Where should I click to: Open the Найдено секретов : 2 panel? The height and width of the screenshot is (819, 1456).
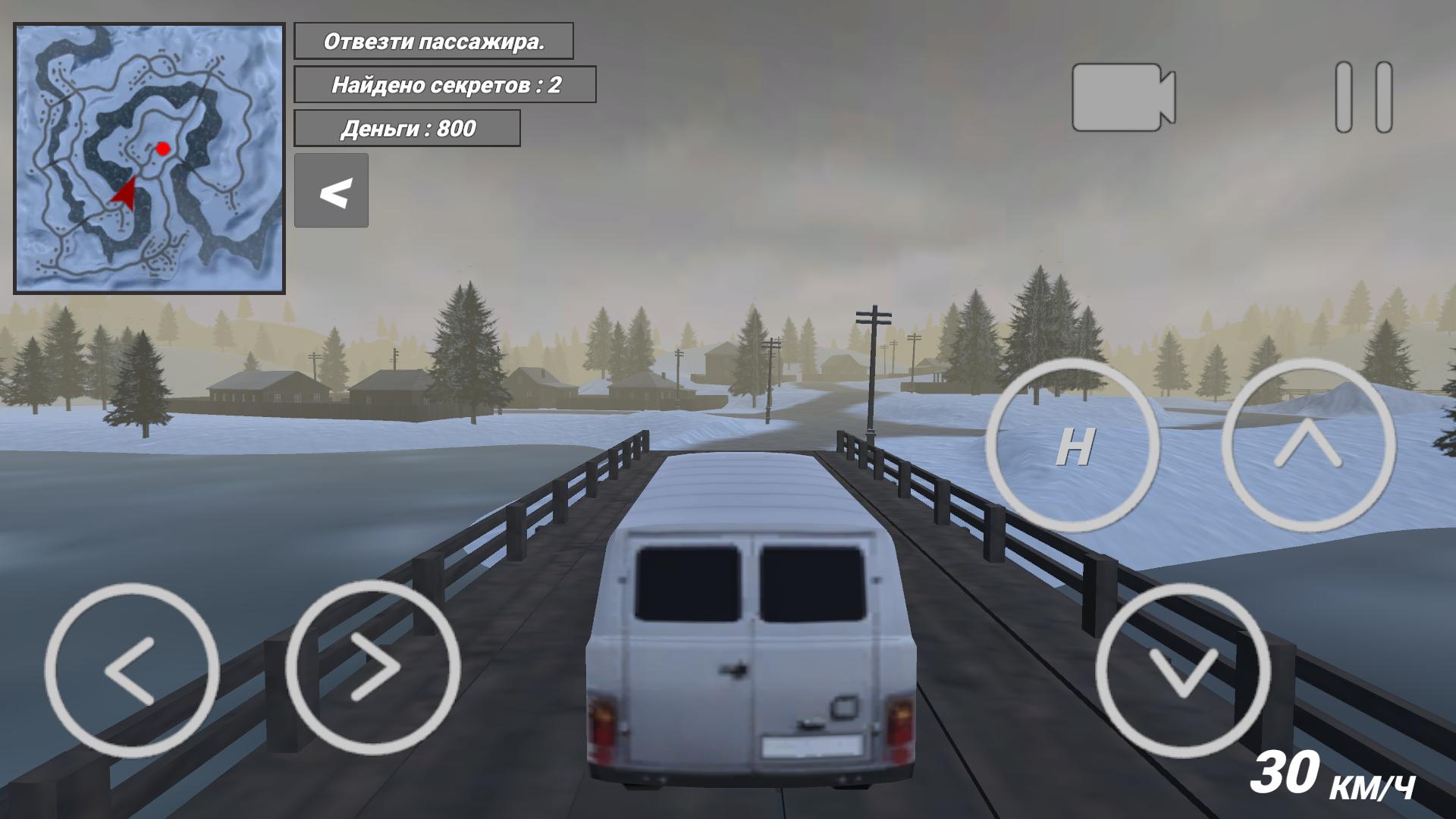(447, 86)
